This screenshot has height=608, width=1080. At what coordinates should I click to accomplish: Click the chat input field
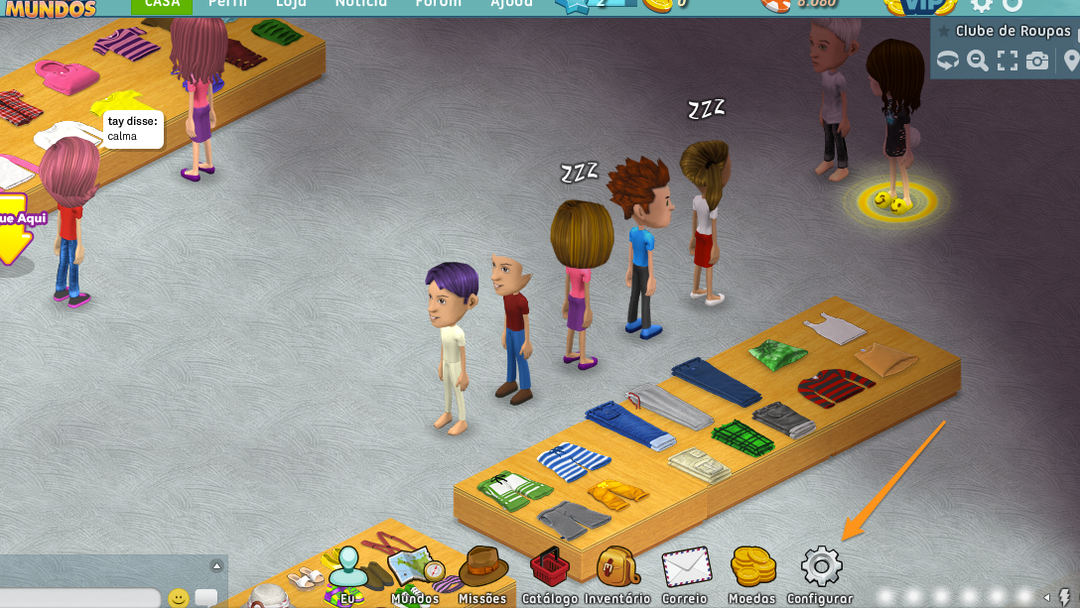click(80, 598)
